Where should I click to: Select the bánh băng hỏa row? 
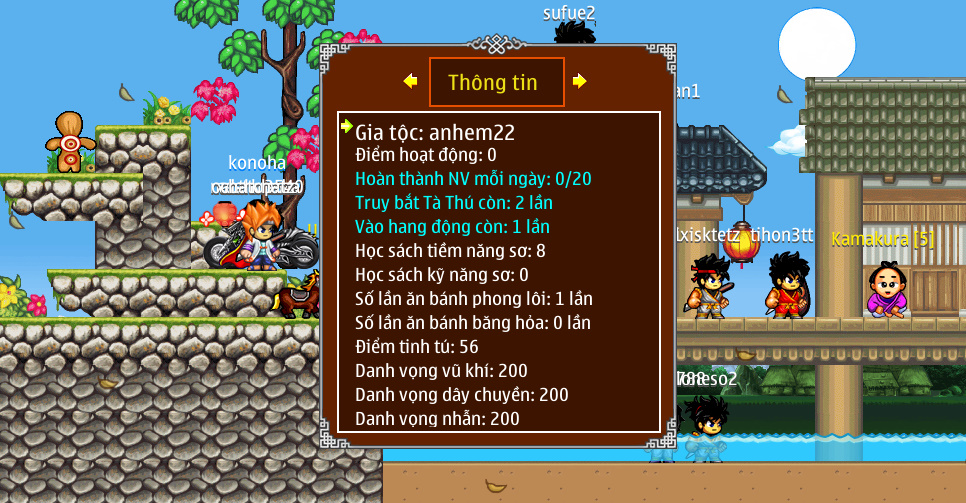pyautogui.click(x=473, y=322)
